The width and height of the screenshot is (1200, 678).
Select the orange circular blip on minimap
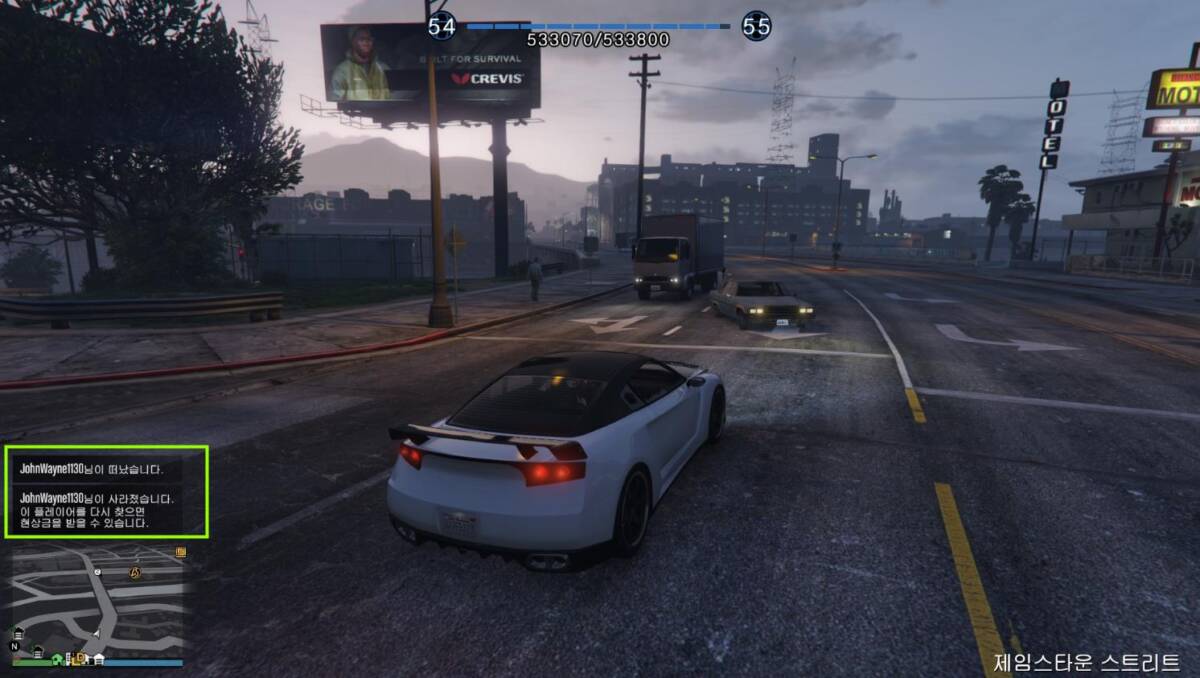[137, 572]
